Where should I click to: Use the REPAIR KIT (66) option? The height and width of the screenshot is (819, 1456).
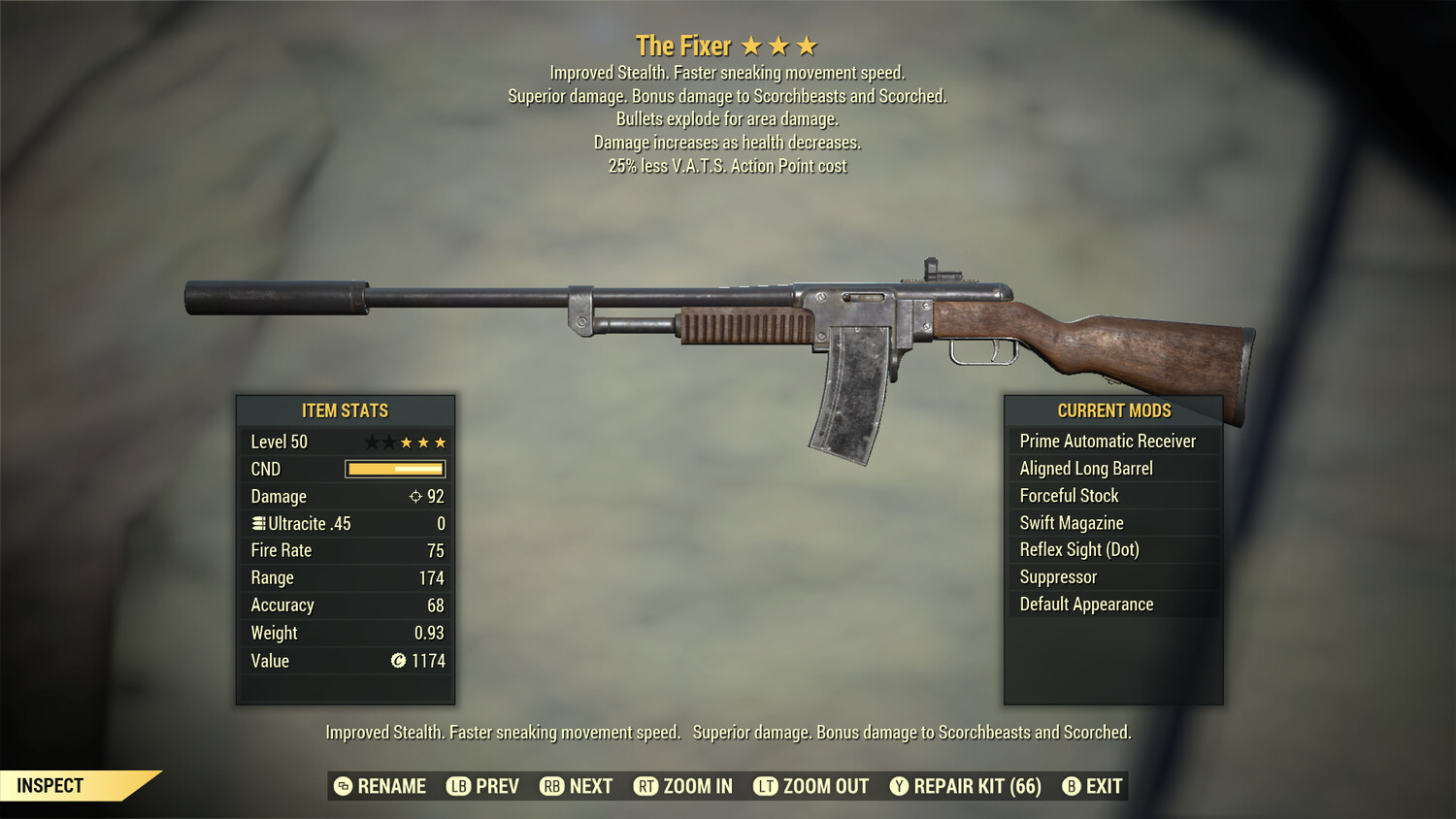pos(966,786)
